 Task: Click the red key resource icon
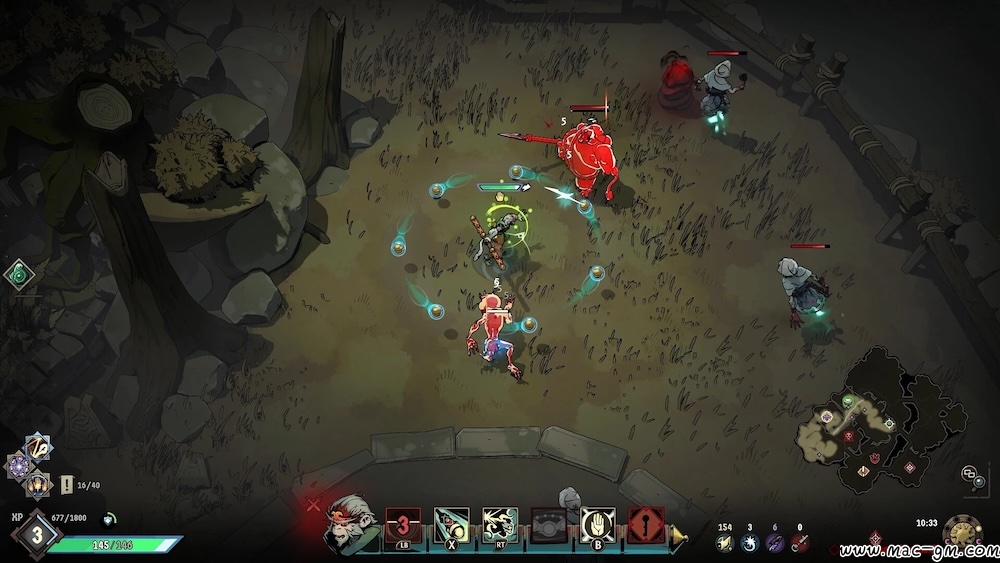click(799, 541)
